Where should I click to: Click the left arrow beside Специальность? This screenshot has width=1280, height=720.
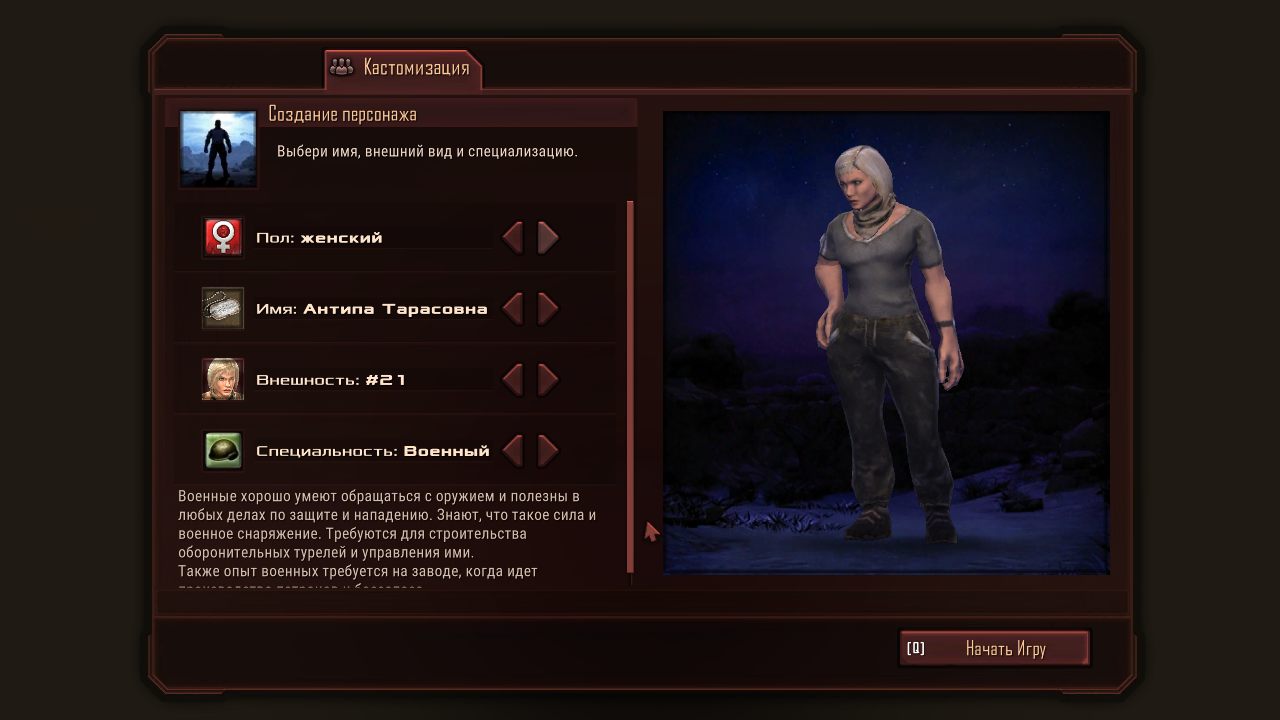coord(513,450)
